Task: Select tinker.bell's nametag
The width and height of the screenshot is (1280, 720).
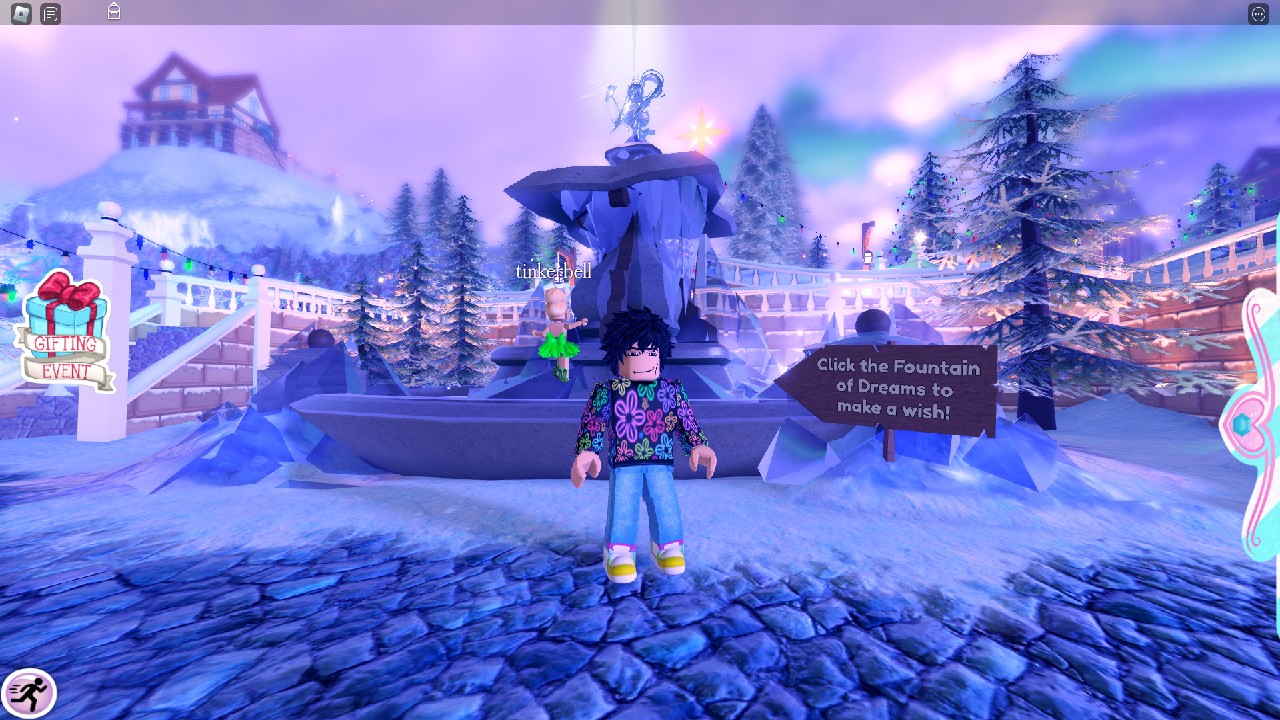Action: (x=553, y=270)
